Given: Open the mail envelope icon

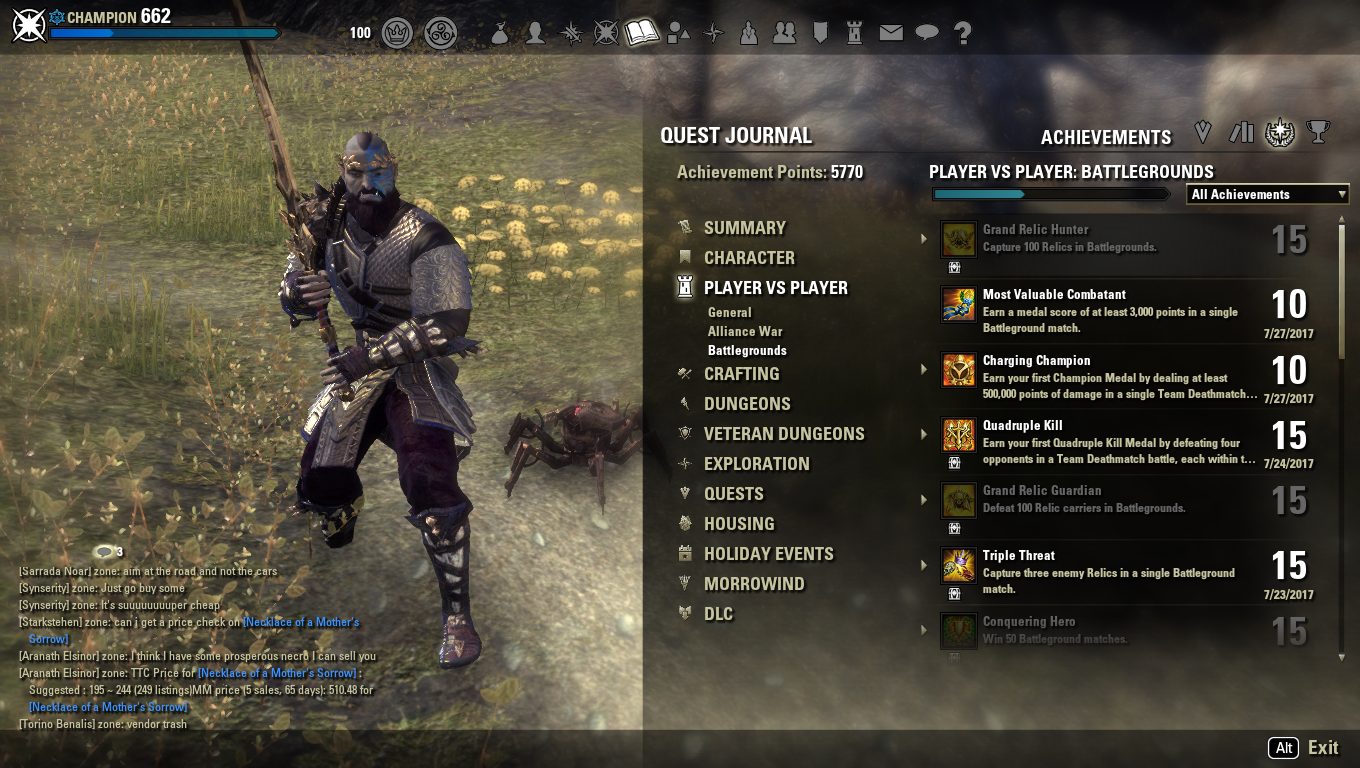Looking at the screenshot, I should 891,33.
